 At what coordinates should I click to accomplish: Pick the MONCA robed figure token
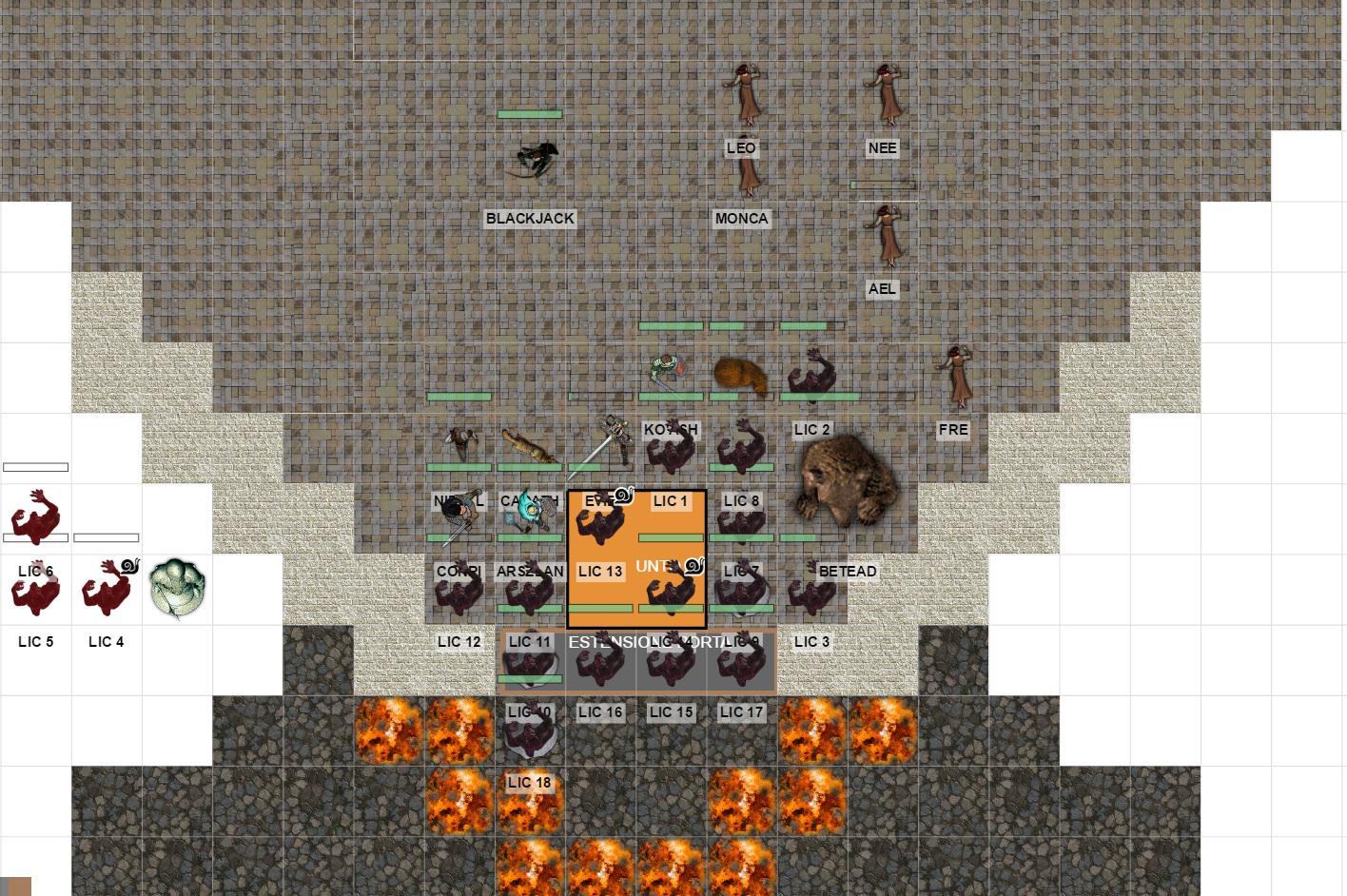749,171
